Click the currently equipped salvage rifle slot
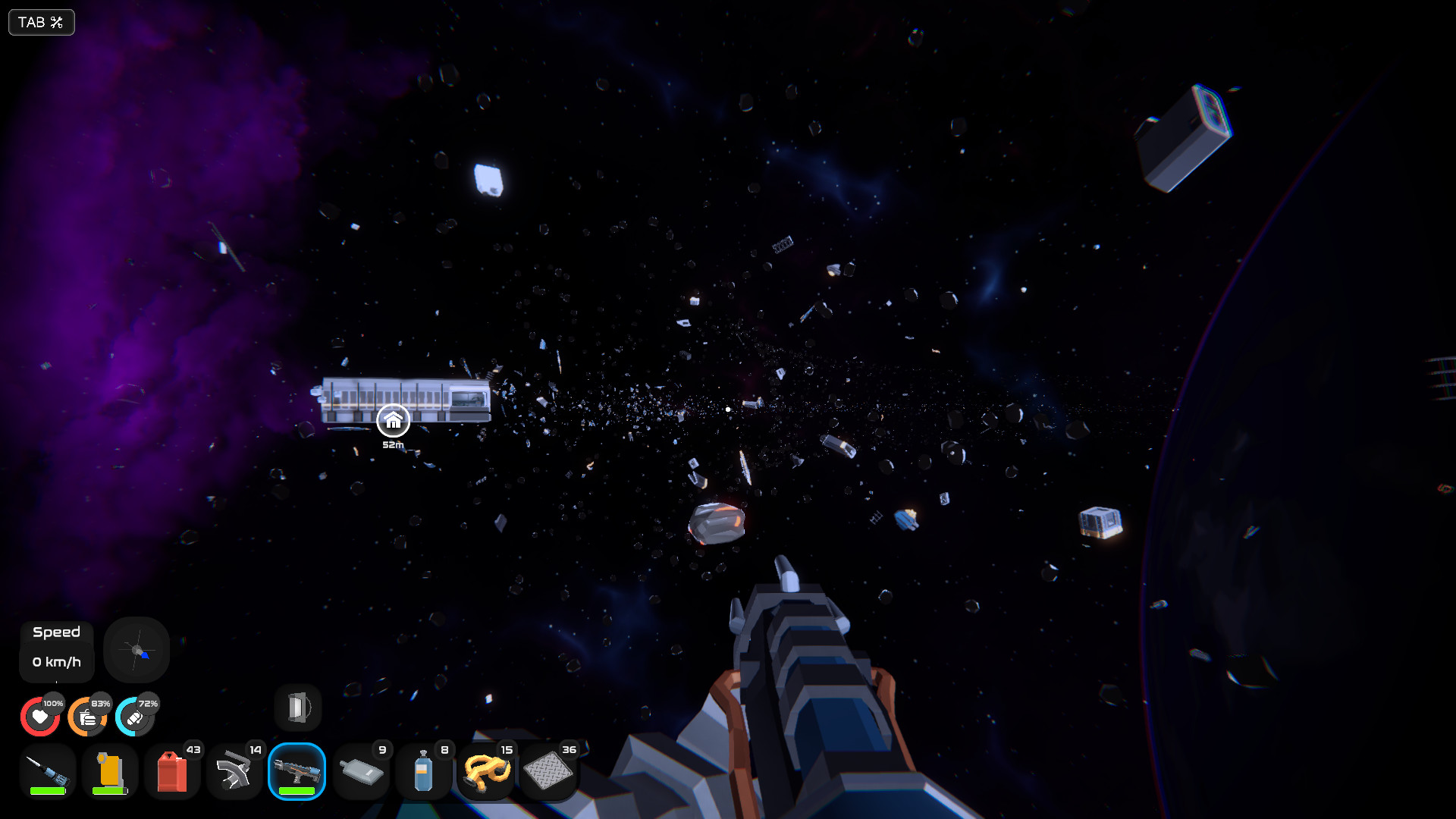This screenshot has height=819, width=1456. coord(298,770)
